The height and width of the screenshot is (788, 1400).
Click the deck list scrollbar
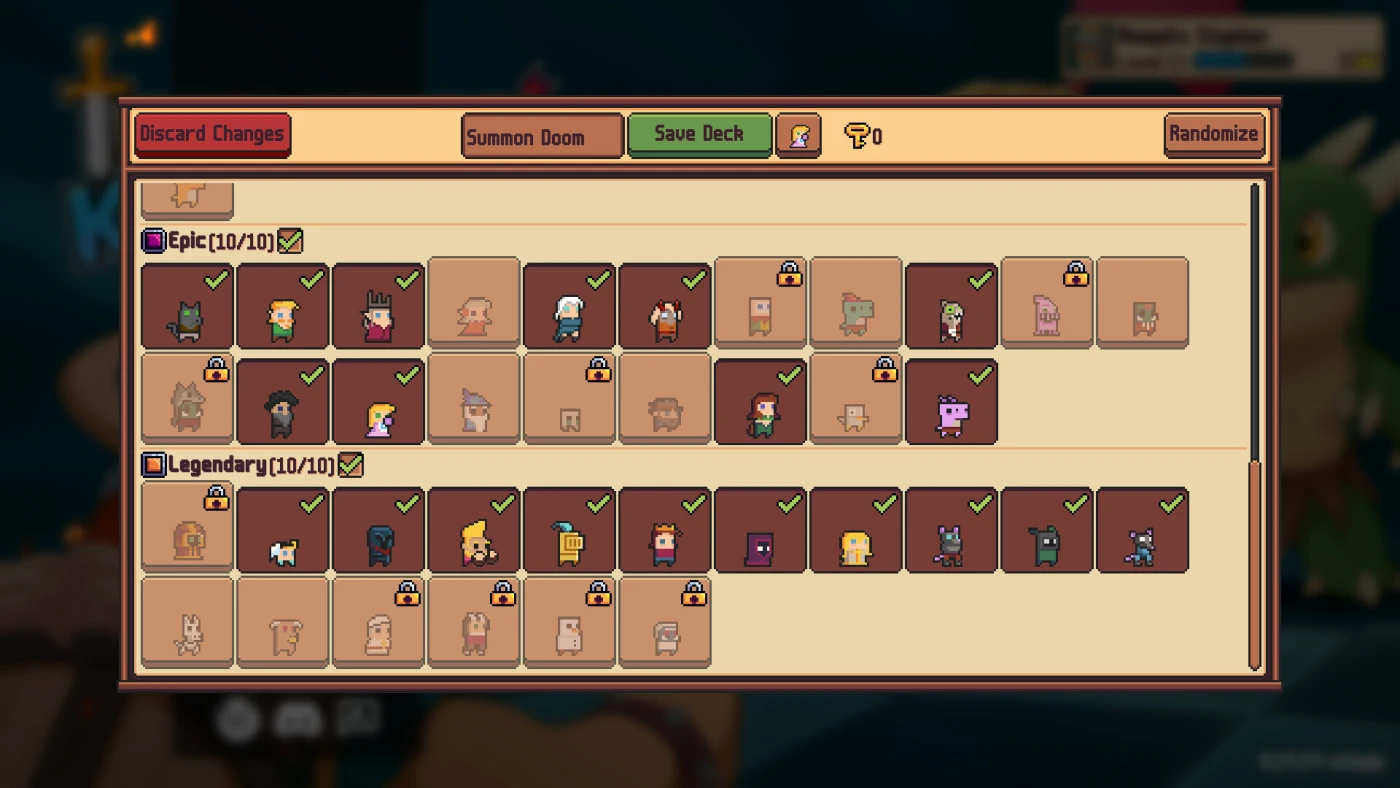(1255, 564)
